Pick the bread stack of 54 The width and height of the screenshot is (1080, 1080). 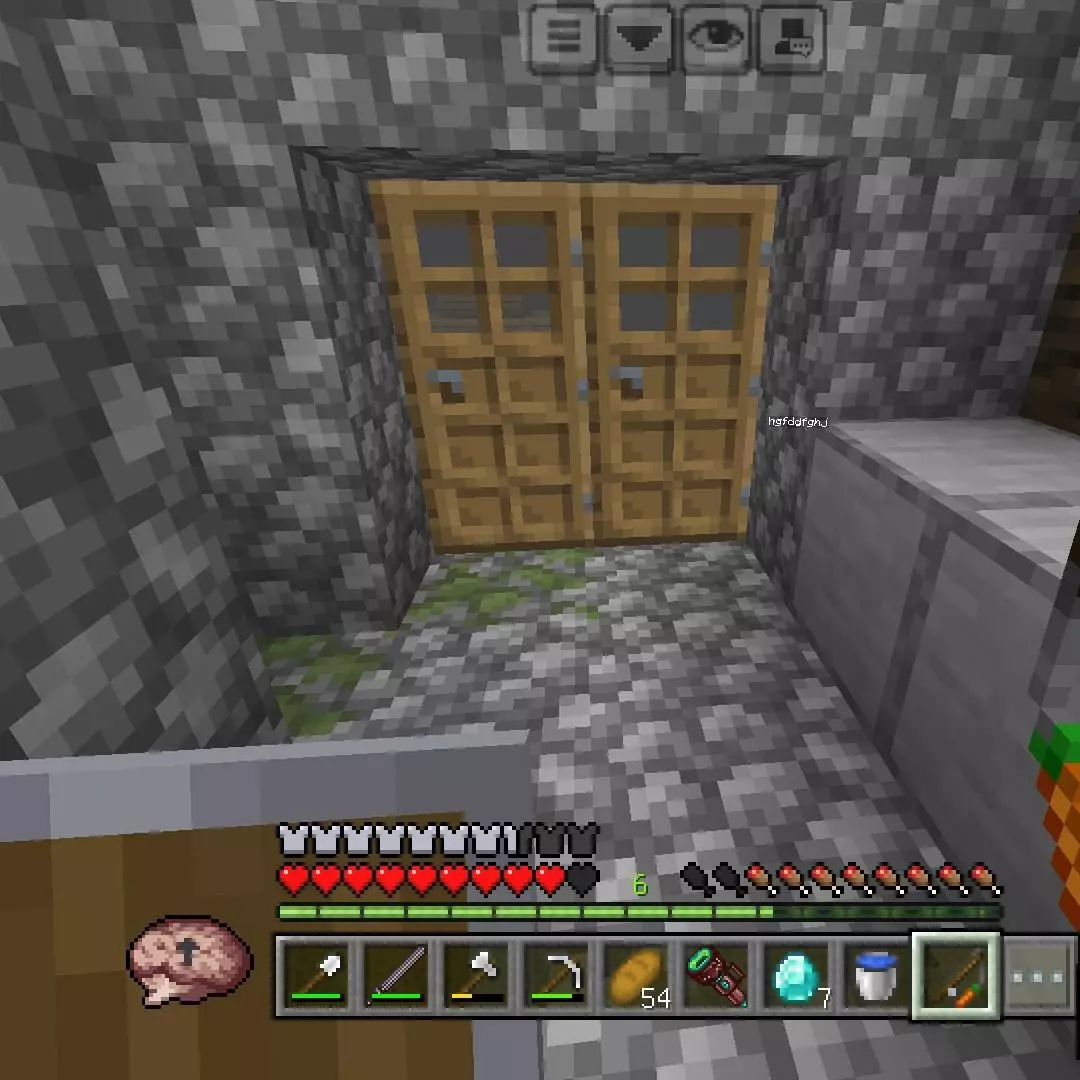coord(636,976)
